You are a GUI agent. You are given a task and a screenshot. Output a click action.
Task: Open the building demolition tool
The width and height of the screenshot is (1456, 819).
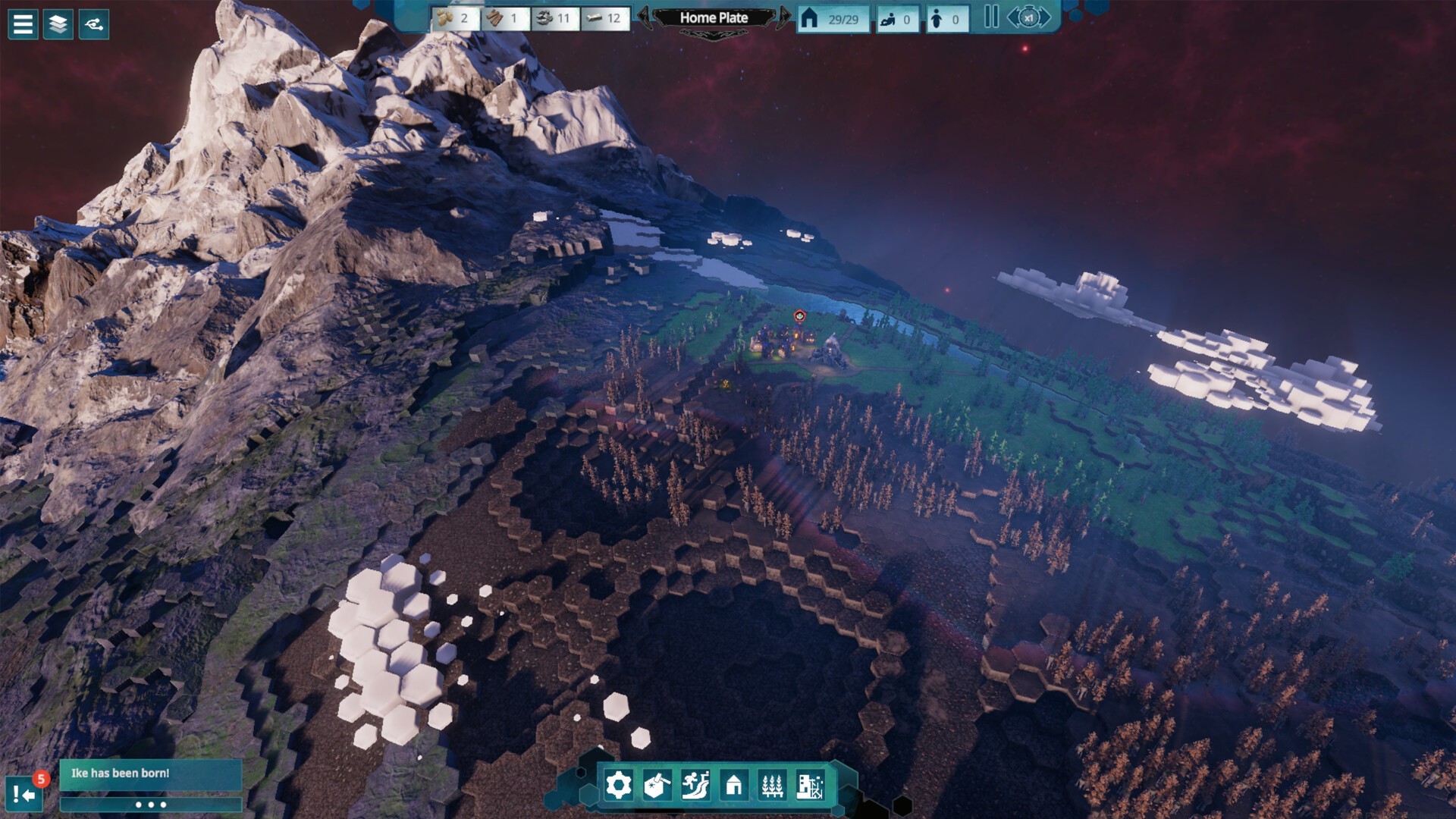810,785
